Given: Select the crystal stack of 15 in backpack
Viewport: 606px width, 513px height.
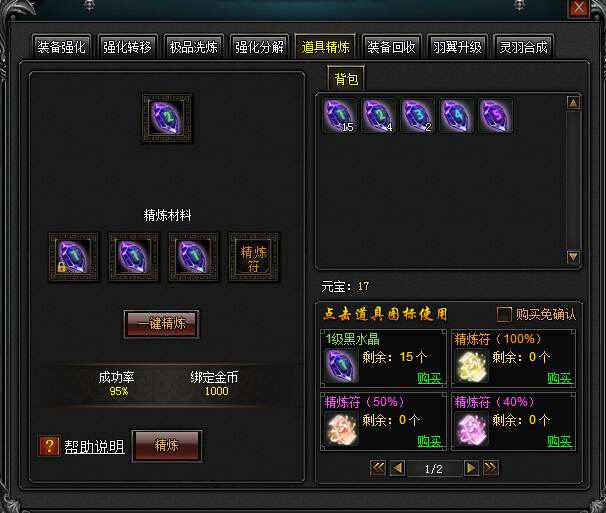Looking at the screenshot, I should pos(340,116).
